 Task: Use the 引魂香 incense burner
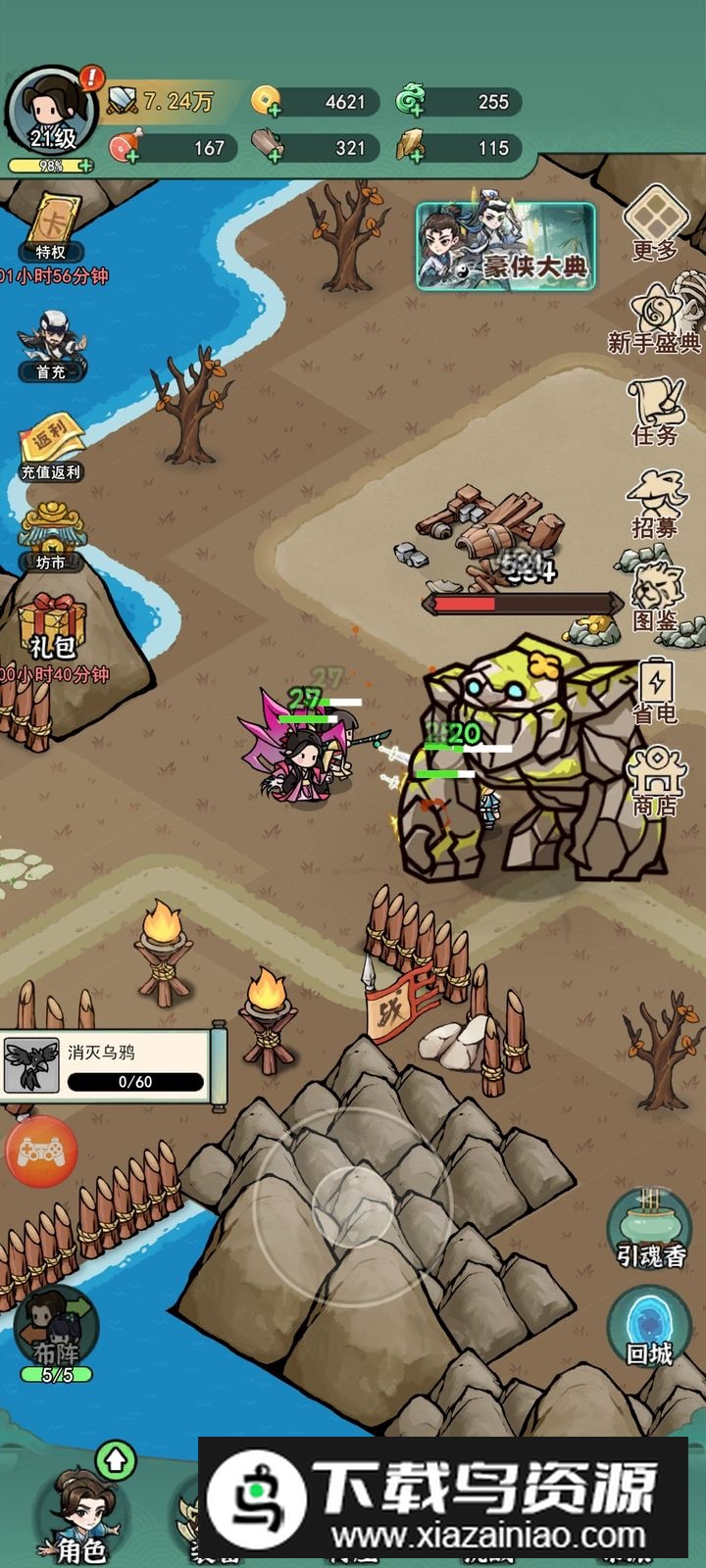649,1228
